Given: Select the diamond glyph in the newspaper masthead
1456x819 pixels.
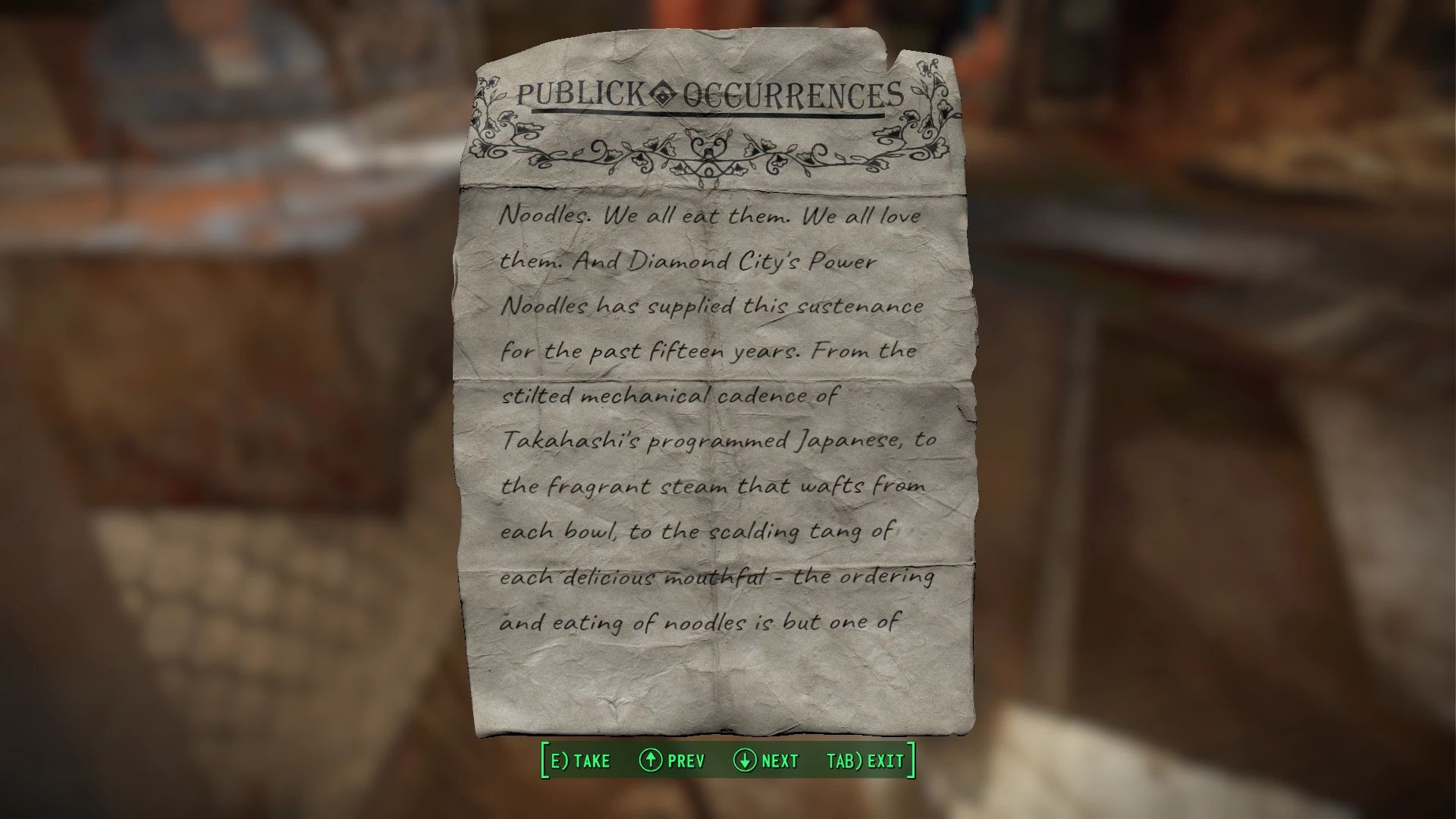Looking at the screenshot, I should coord(664,94).
